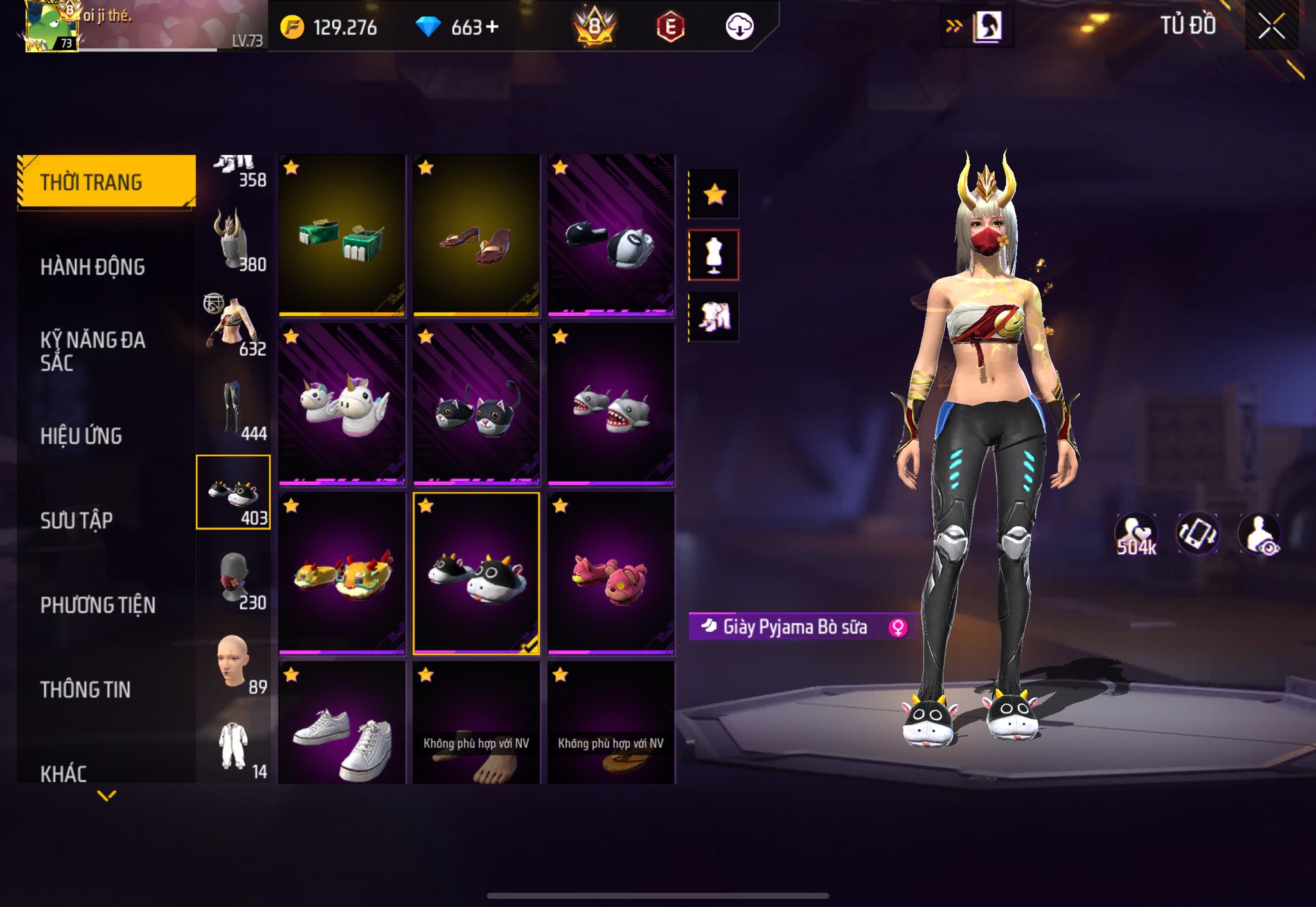
Task: Open the 504k likes icon
Action: [1135, 534]
